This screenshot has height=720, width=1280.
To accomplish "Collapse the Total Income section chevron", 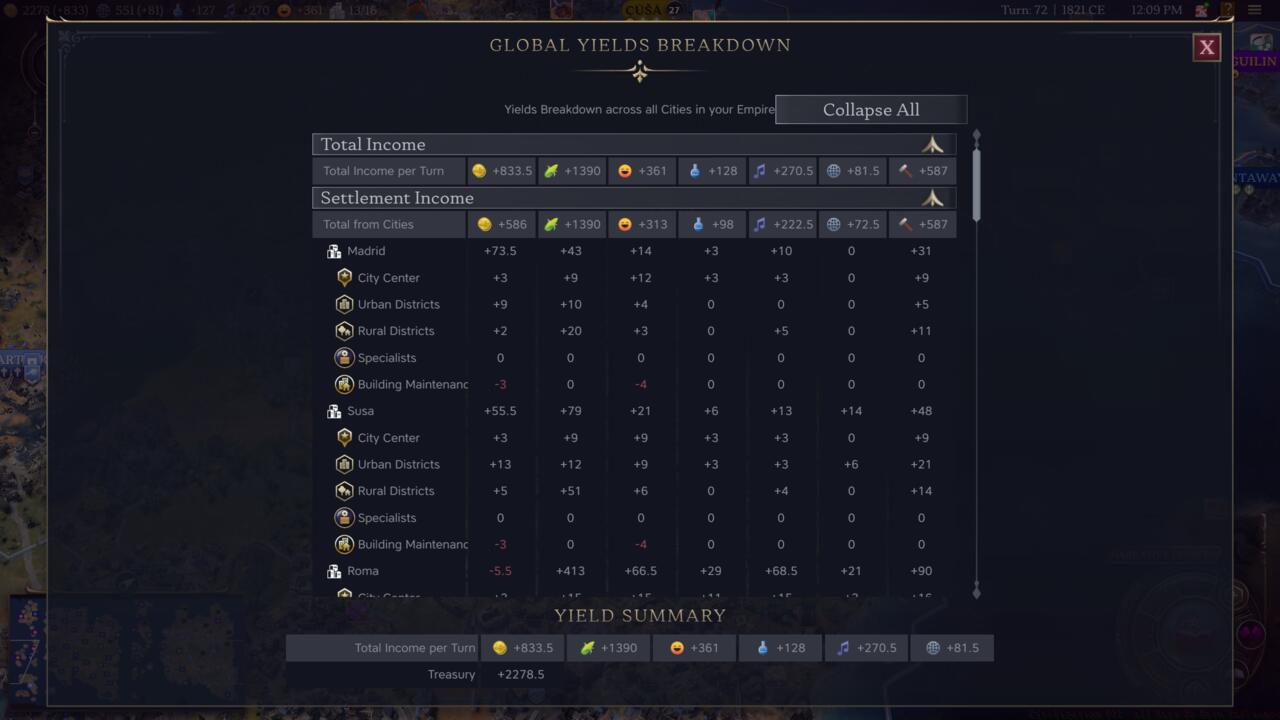I will click(932, 144).
